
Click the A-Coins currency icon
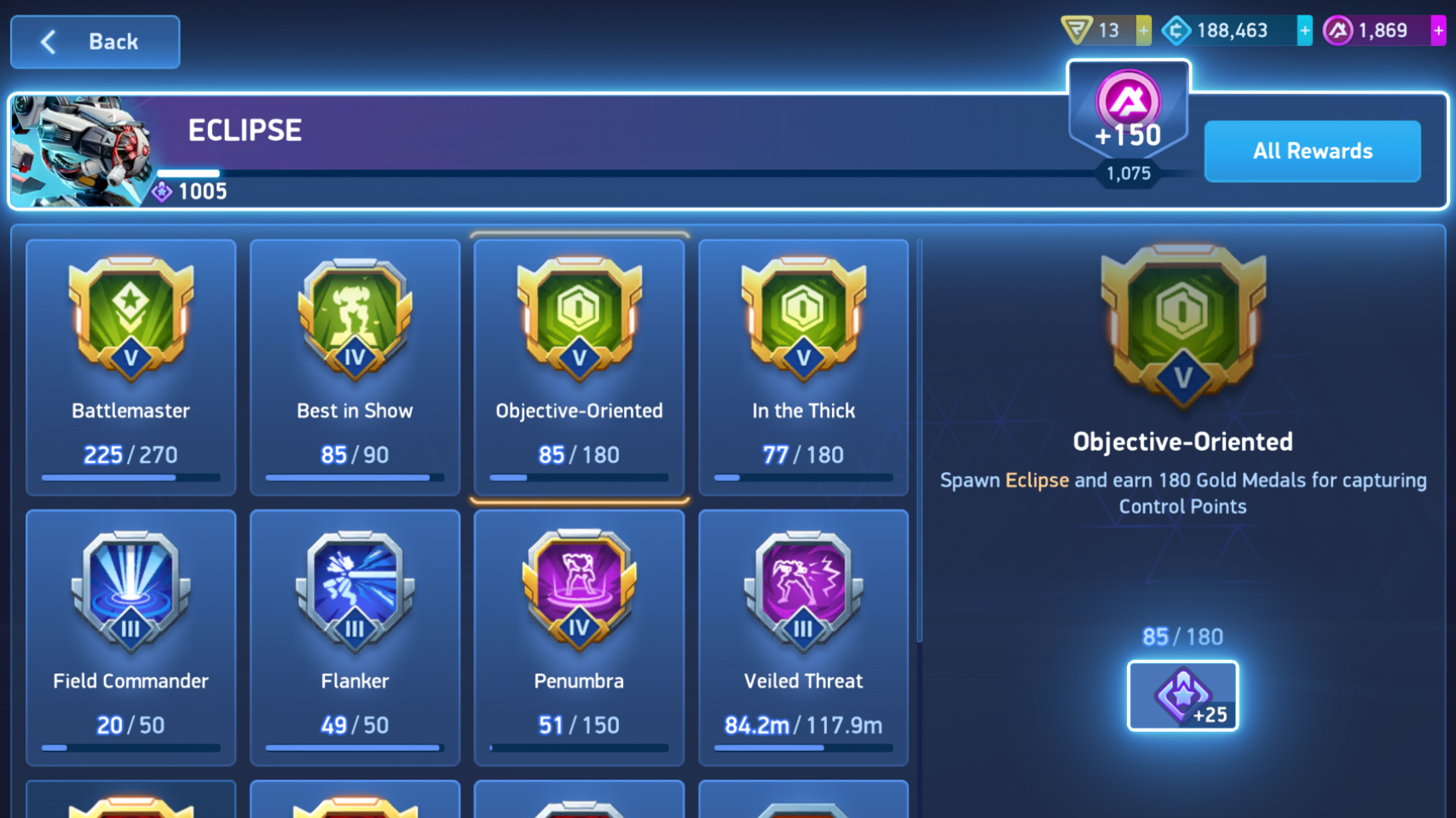(1339, 30)
